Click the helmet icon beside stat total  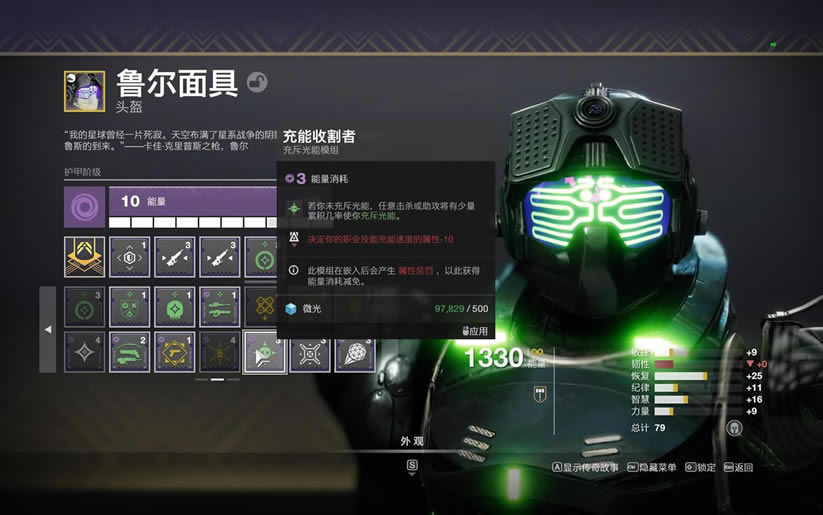coord(734,427)
